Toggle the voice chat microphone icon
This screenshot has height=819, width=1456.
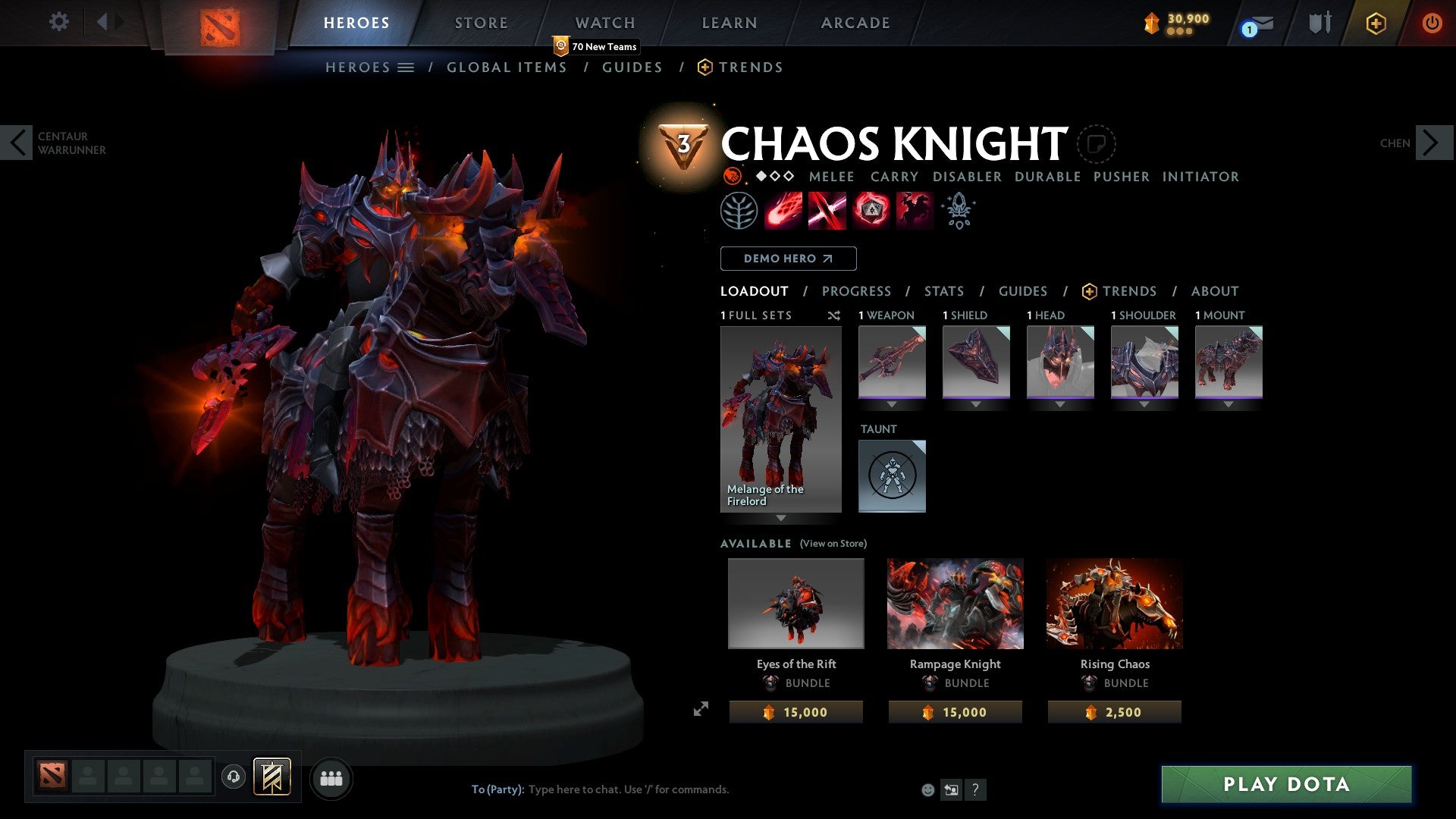tap(234, 777)
